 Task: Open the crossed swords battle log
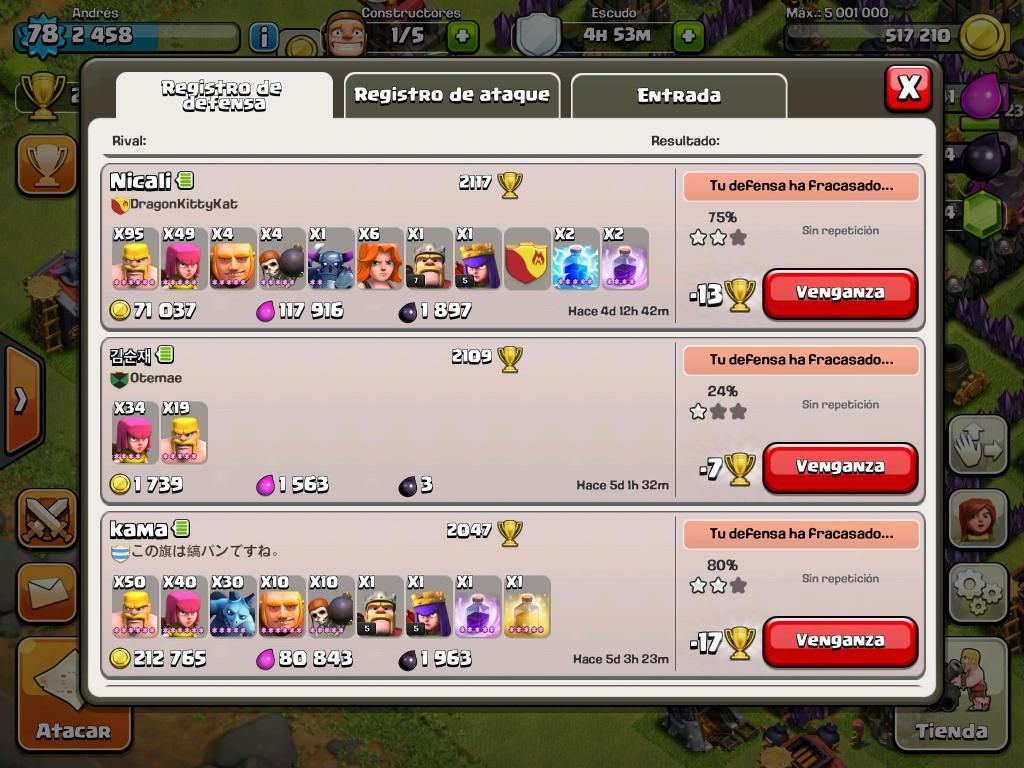pos(46,519)
